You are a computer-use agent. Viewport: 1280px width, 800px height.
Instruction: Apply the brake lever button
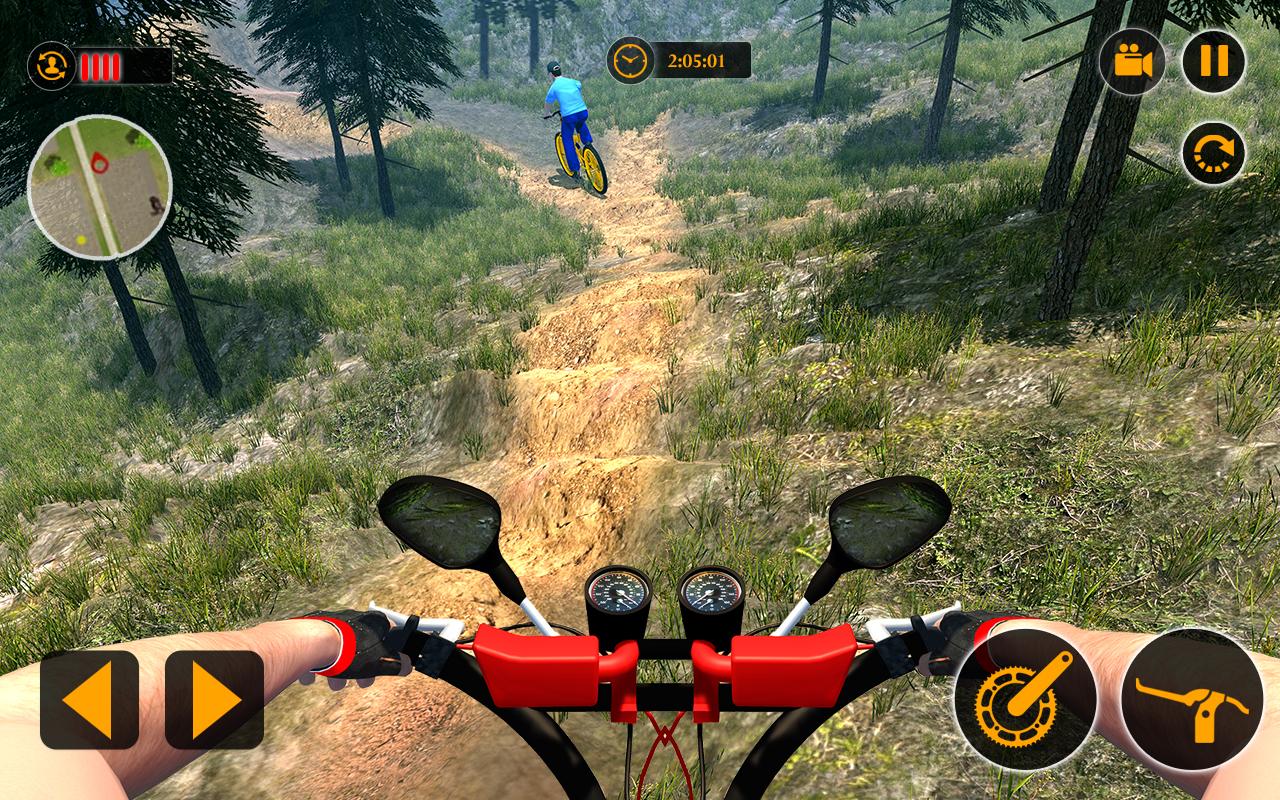click(x=1192, y=699)
